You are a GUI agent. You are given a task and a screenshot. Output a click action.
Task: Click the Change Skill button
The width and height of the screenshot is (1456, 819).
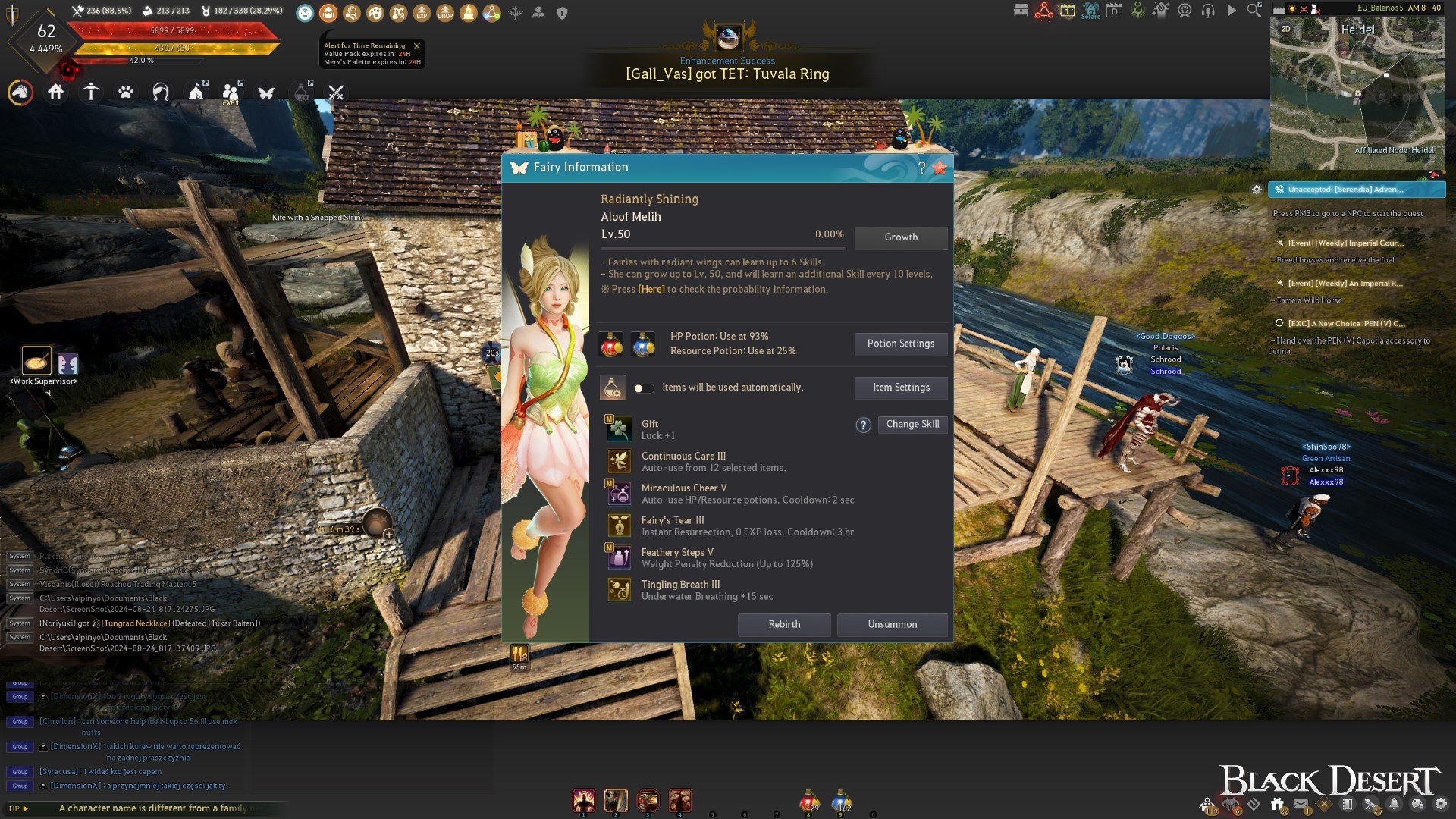tap(912, 425)
